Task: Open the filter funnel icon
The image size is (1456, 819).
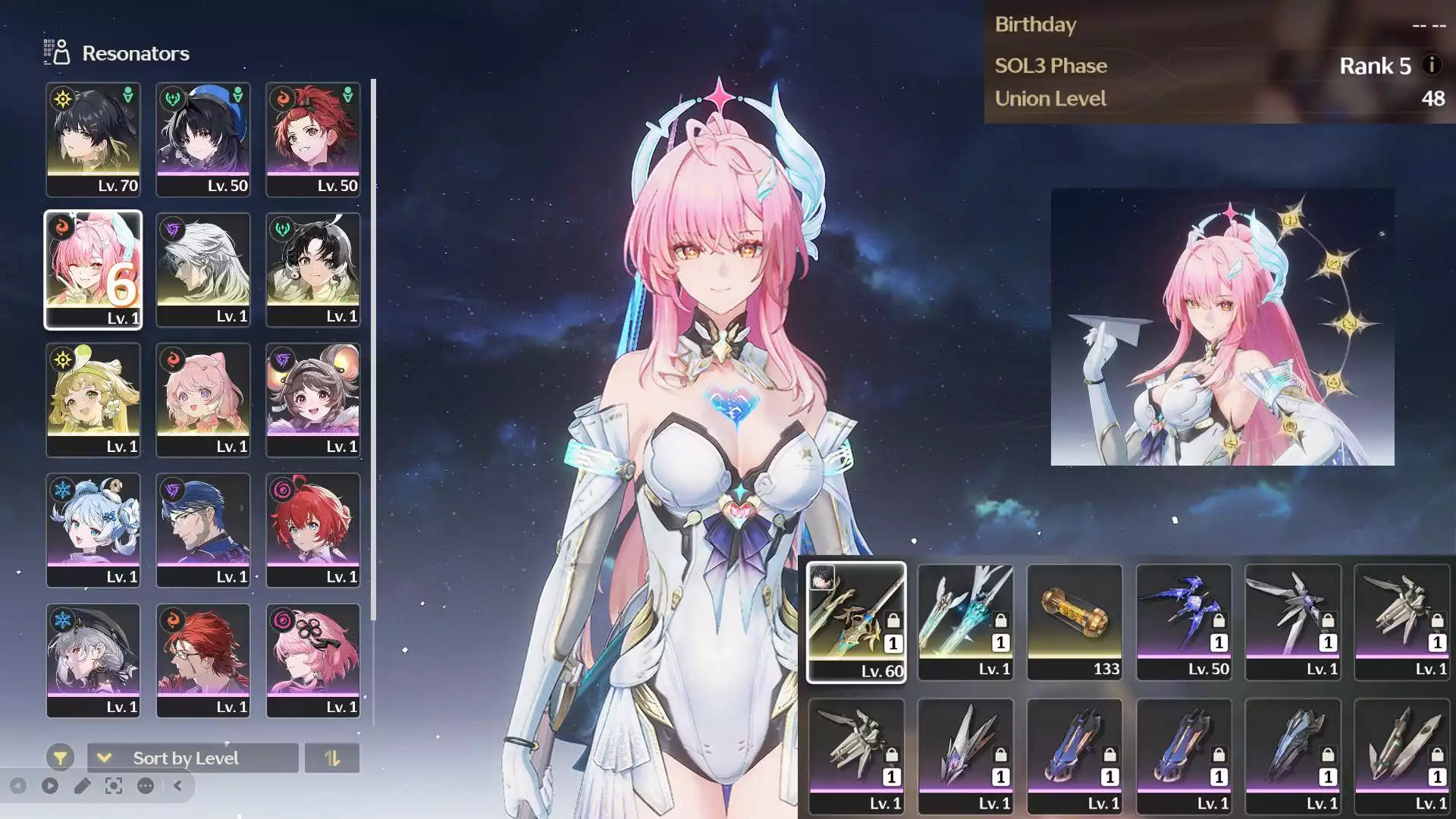Action: pos(61,758)
